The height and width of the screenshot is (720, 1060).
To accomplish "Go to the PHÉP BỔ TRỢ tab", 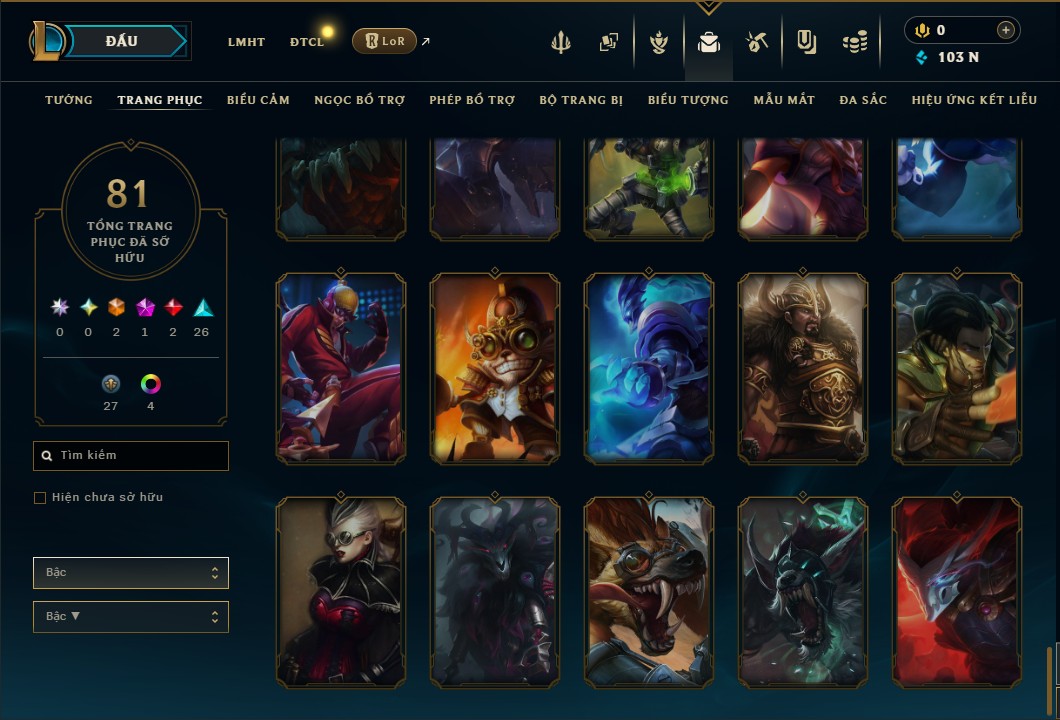I will (x=472, y=100).
